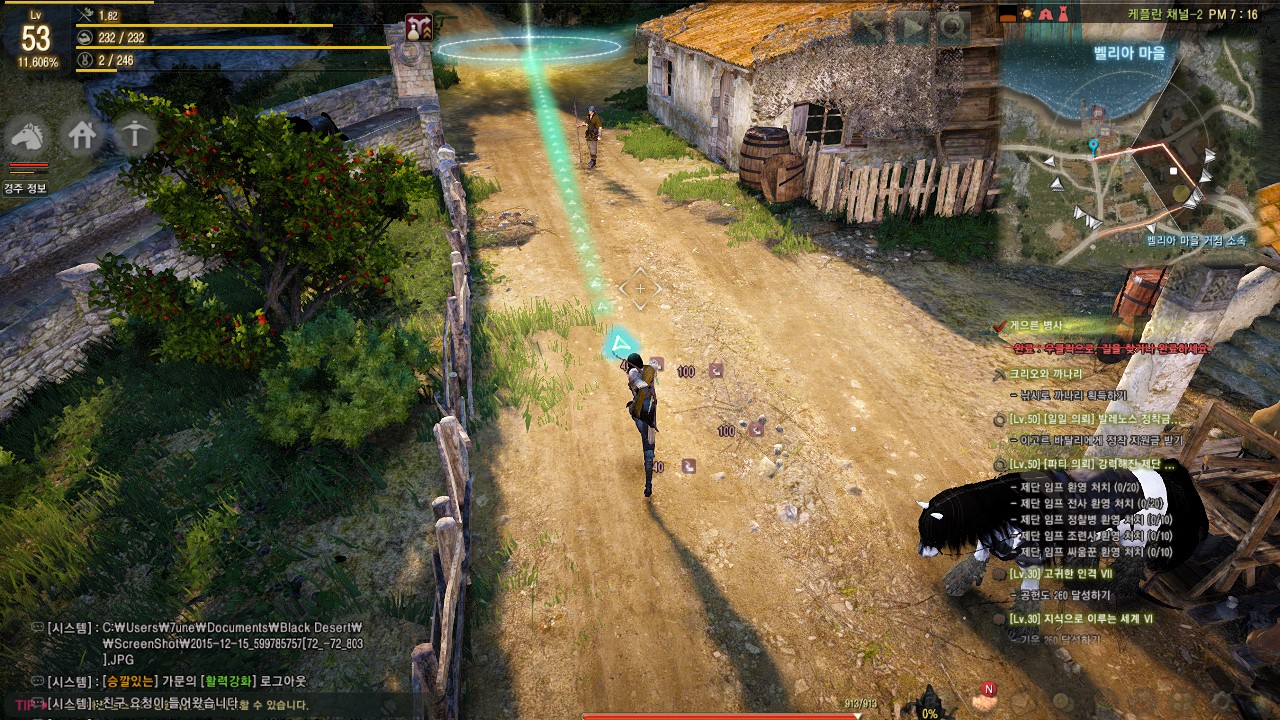
Task: Select the house residence icon
Action: 82,135
